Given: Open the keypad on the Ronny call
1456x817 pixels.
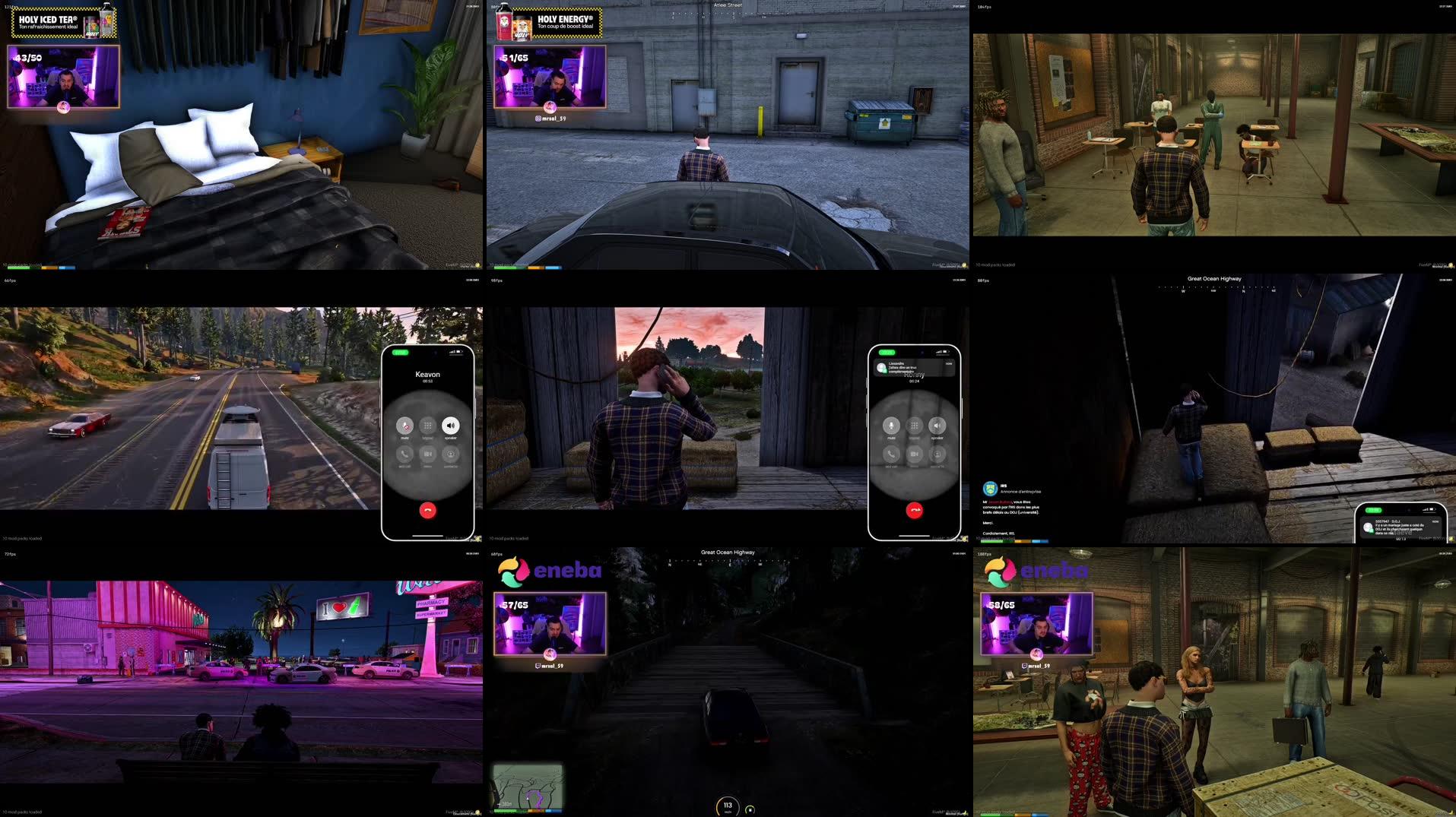Looking at the screenshot, I should pyautogui.click(x=914, y=426).
